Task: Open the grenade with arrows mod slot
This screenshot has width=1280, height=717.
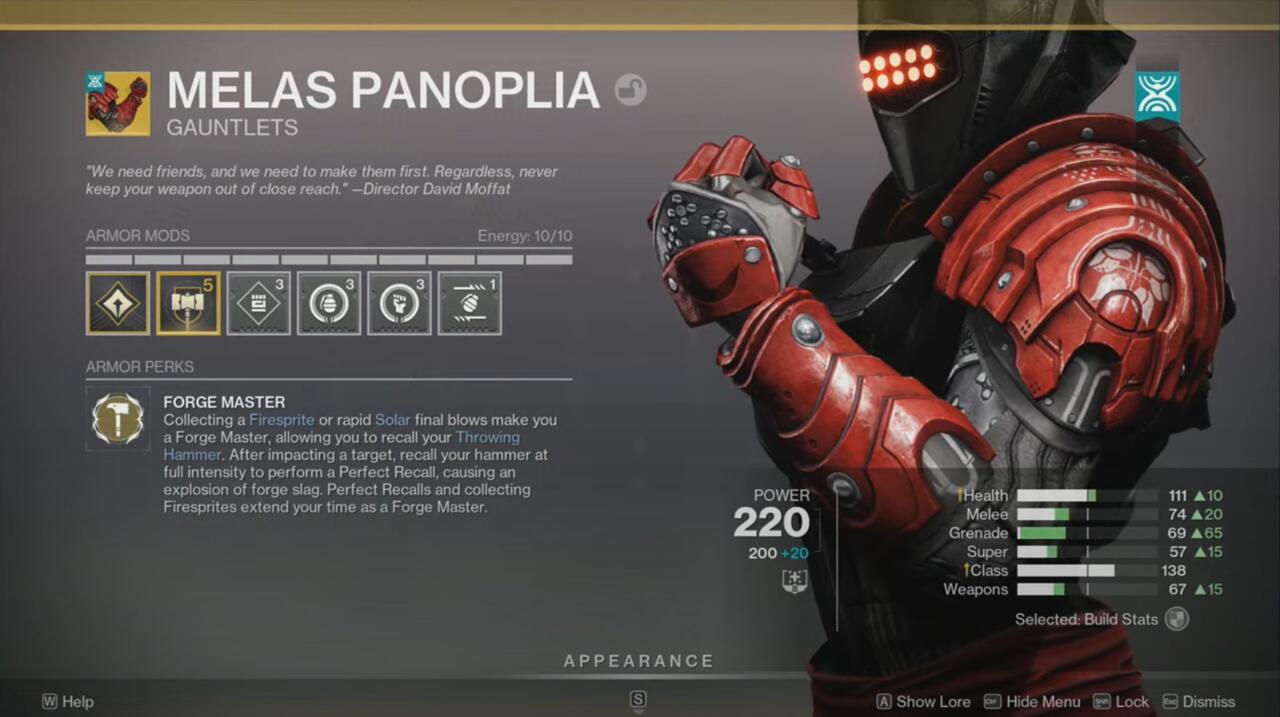Action: pyautogui.click(x=469, y=303)
